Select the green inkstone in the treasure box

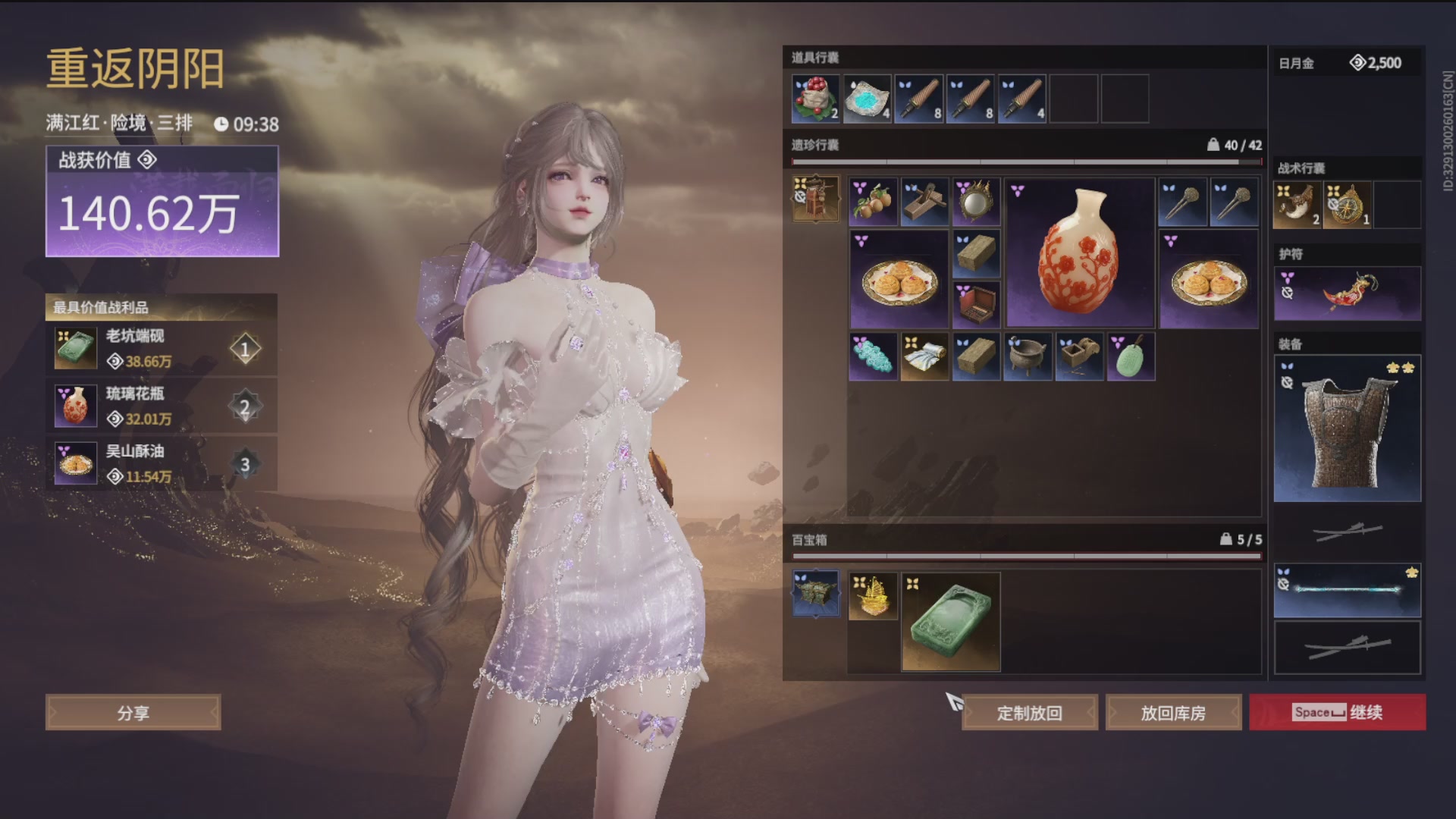[951, 622]
